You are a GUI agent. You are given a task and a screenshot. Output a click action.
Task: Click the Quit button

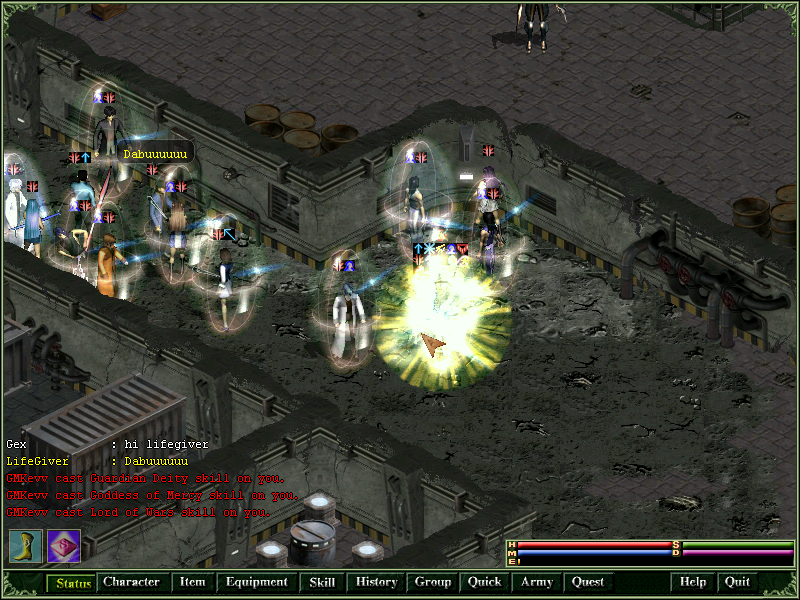737,582
